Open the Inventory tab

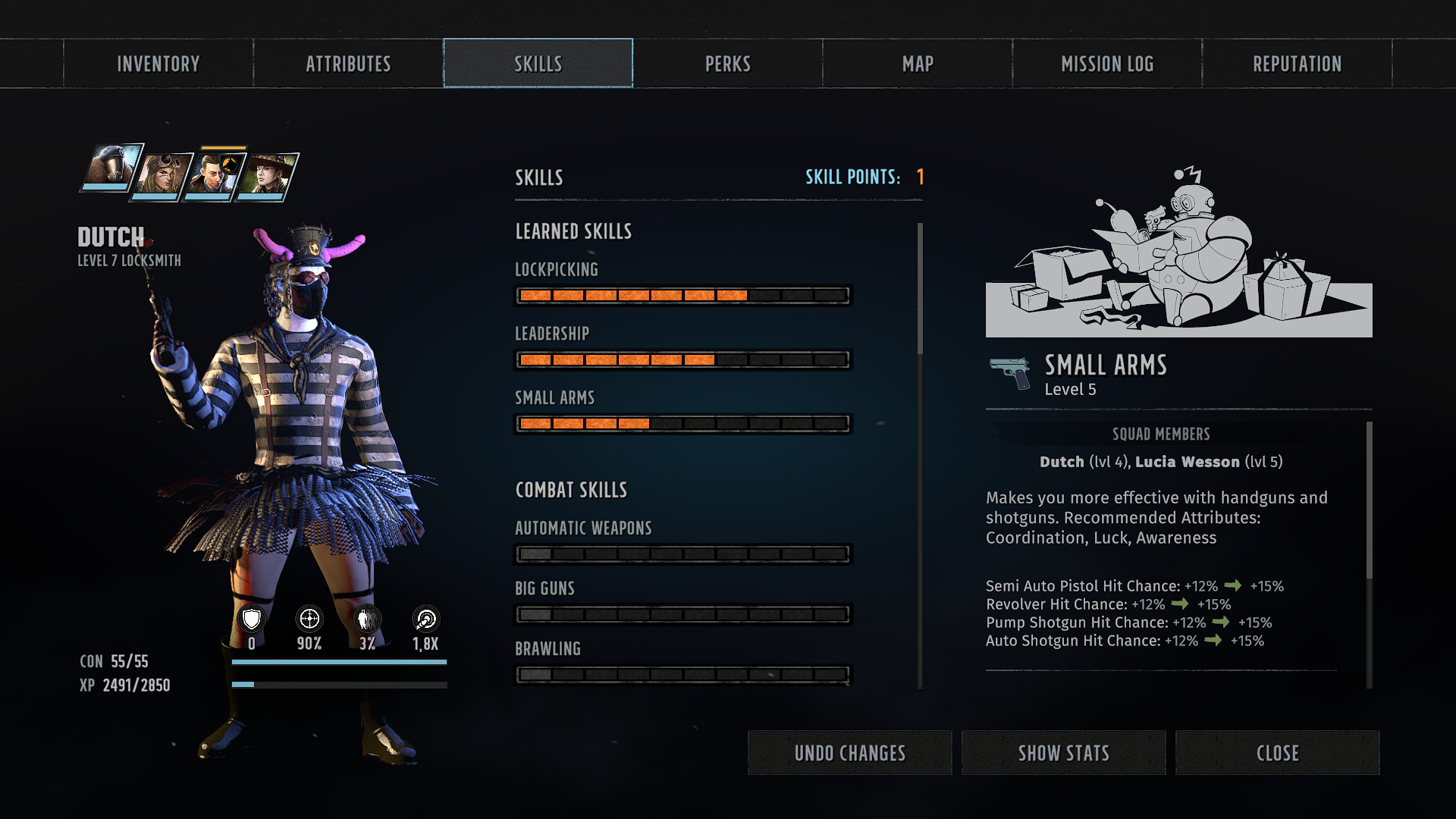(x=158, y=64)
